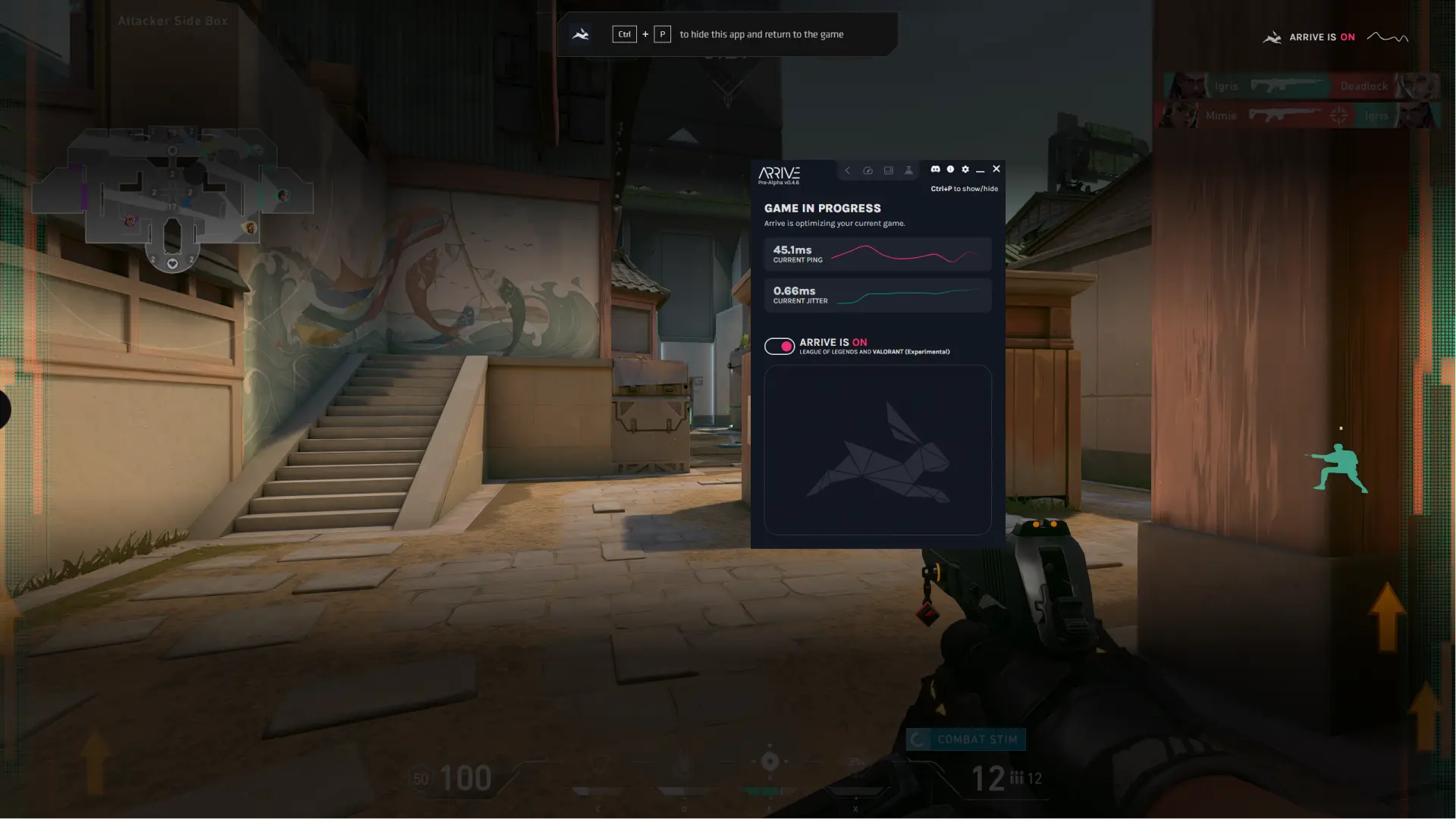Click the back chevron in Arrive's toolbar
The width and height of the screenshot is (1456, 819).
point(847,171)
